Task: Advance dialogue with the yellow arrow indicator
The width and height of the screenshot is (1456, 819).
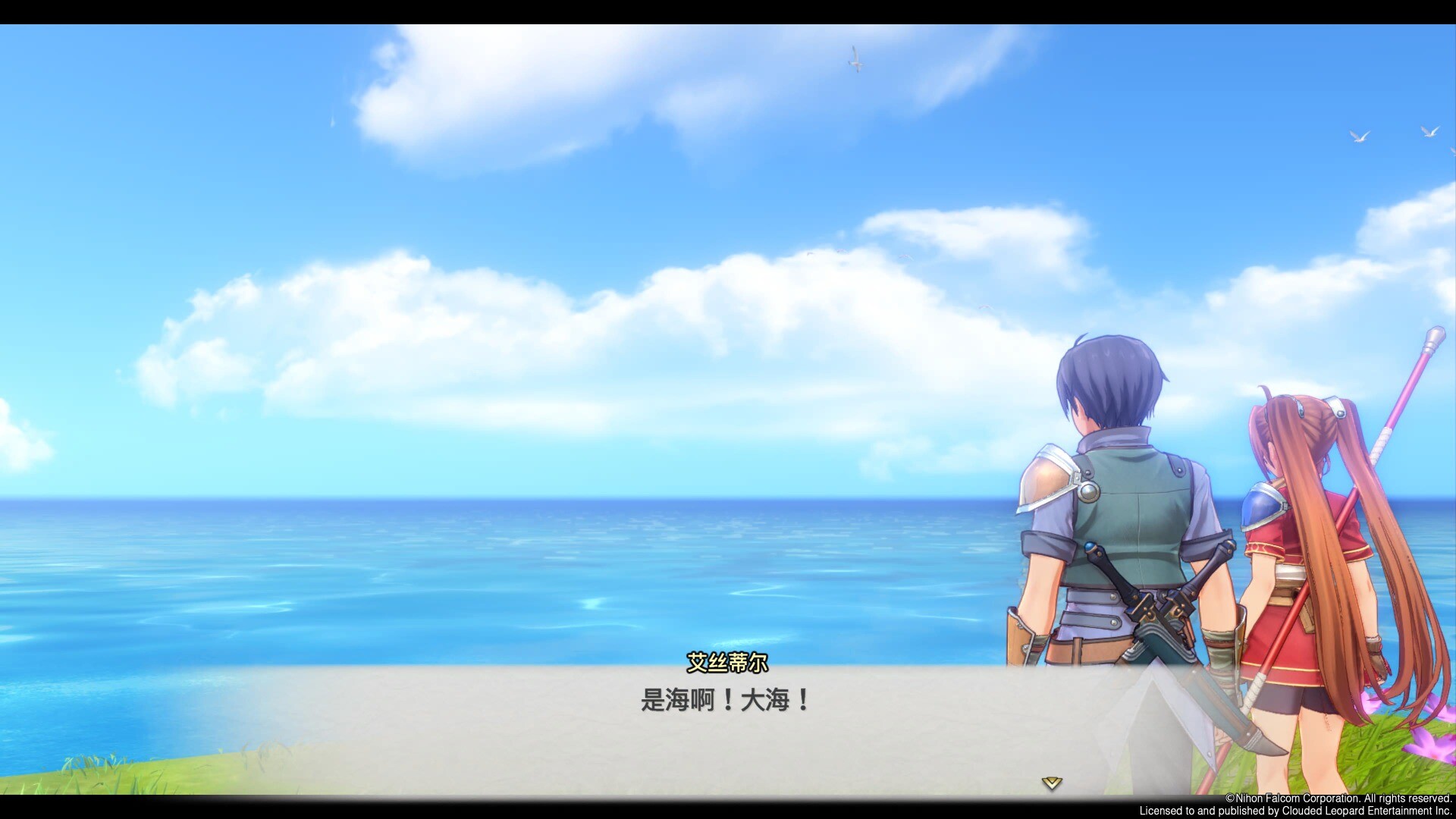Action: point(1051,783)
